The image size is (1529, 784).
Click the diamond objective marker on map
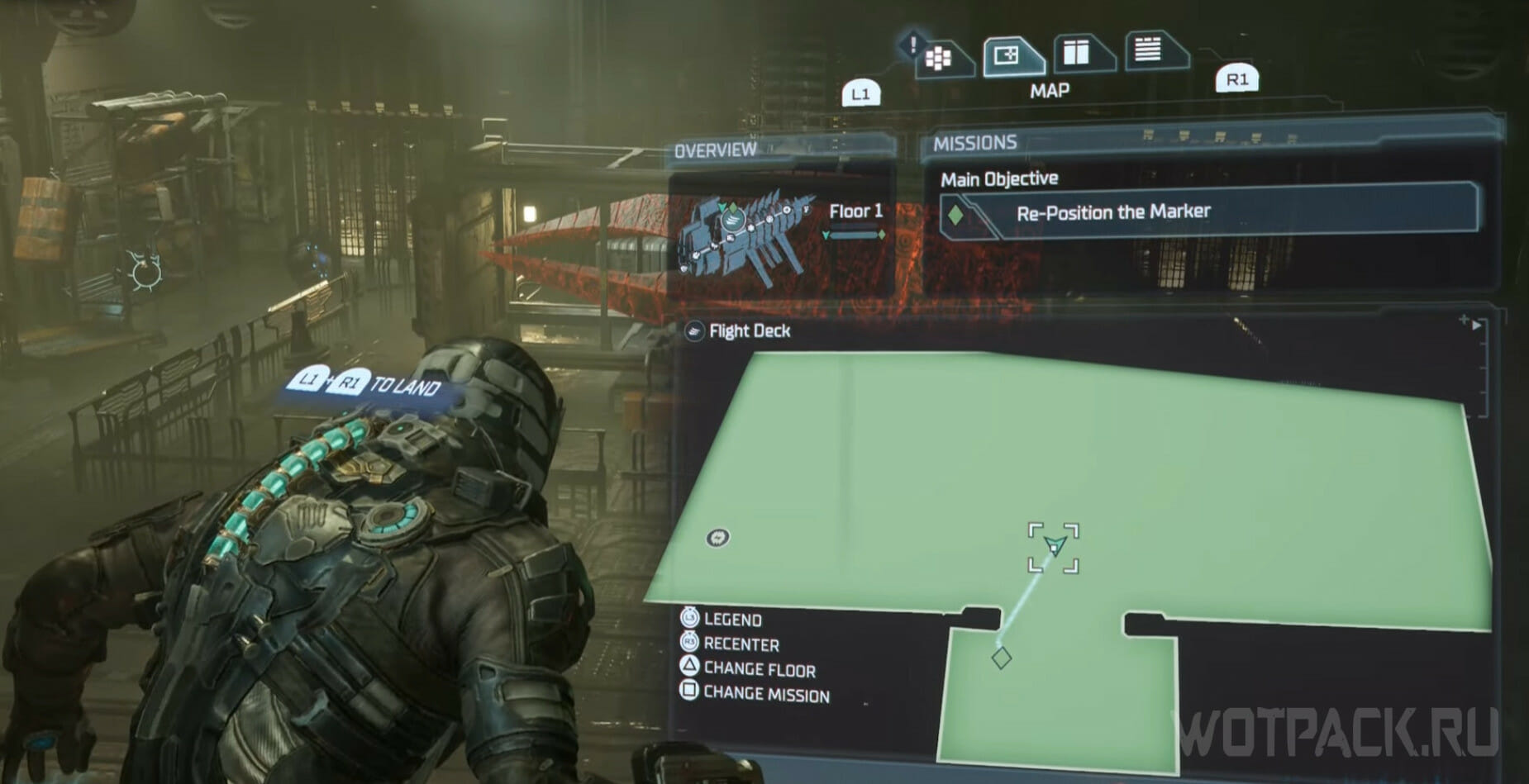pos(1001,658)
